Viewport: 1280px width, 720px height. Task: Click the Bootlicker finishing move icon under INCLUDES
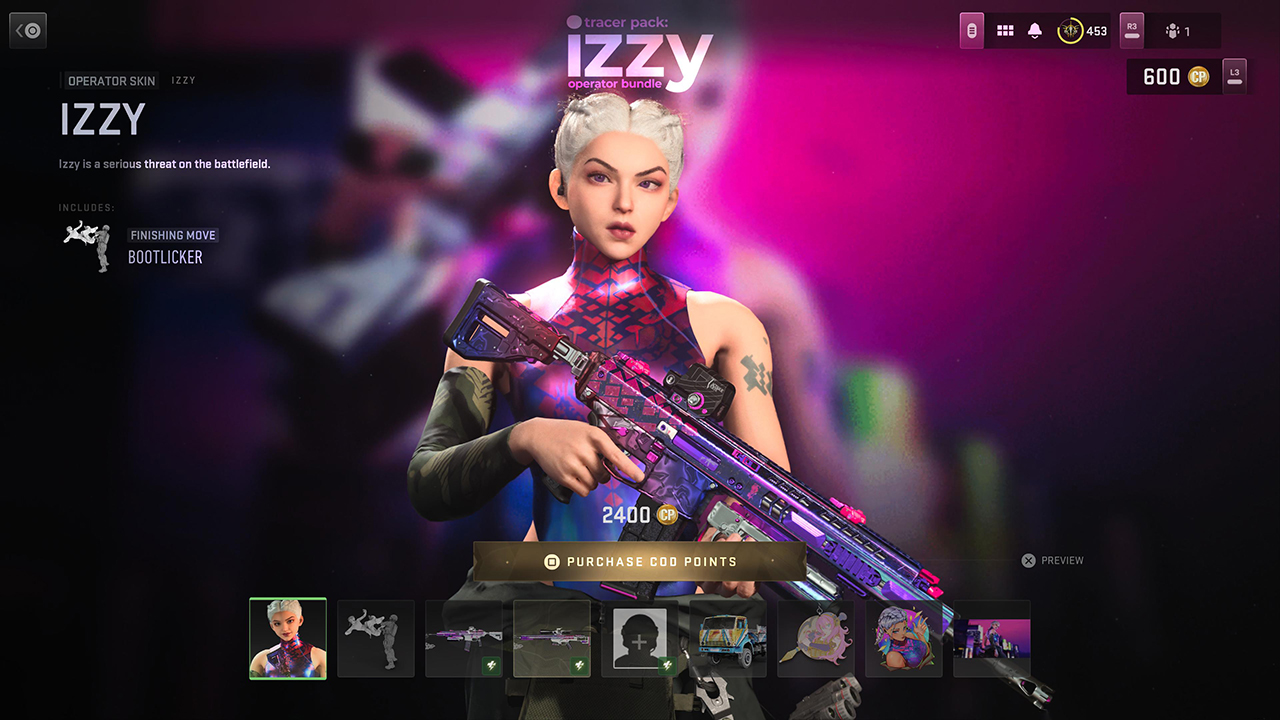86,243
